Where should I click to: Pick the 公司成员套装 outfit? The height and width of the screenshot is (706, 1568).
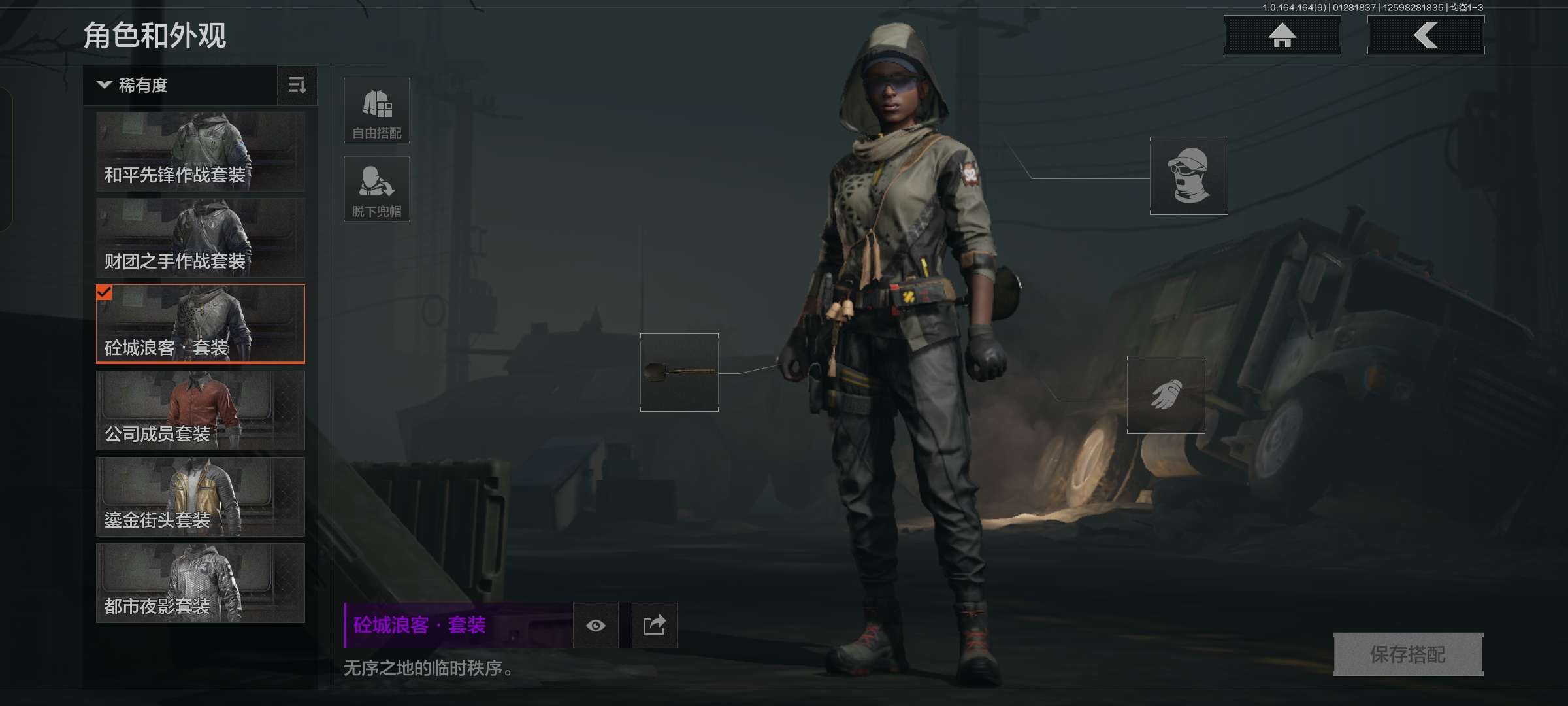pyautogui.click(x=201, y=411)
